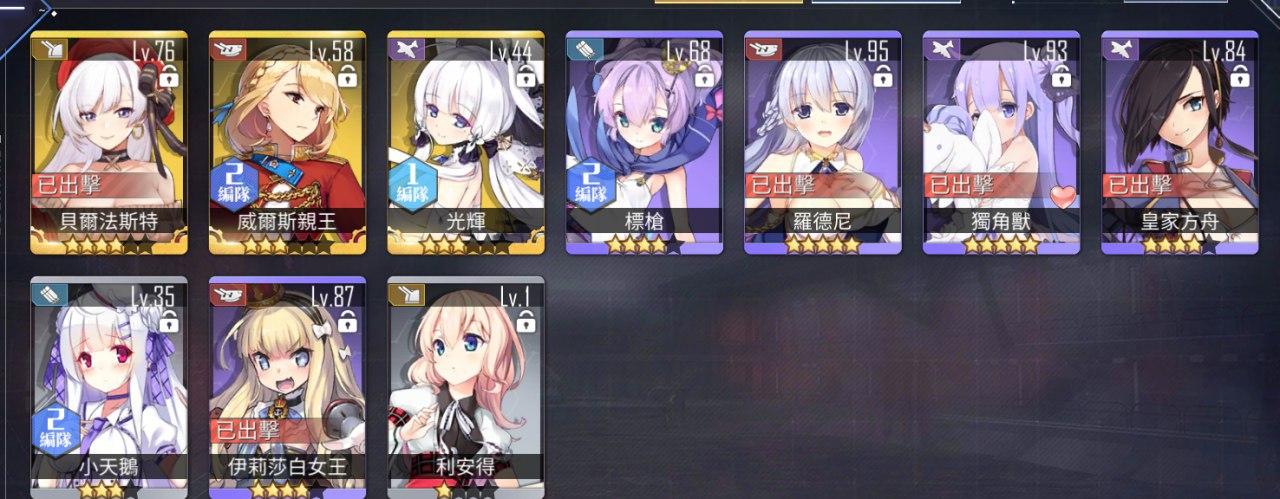Select the 獨角獸 ship card

point(1001,140)
